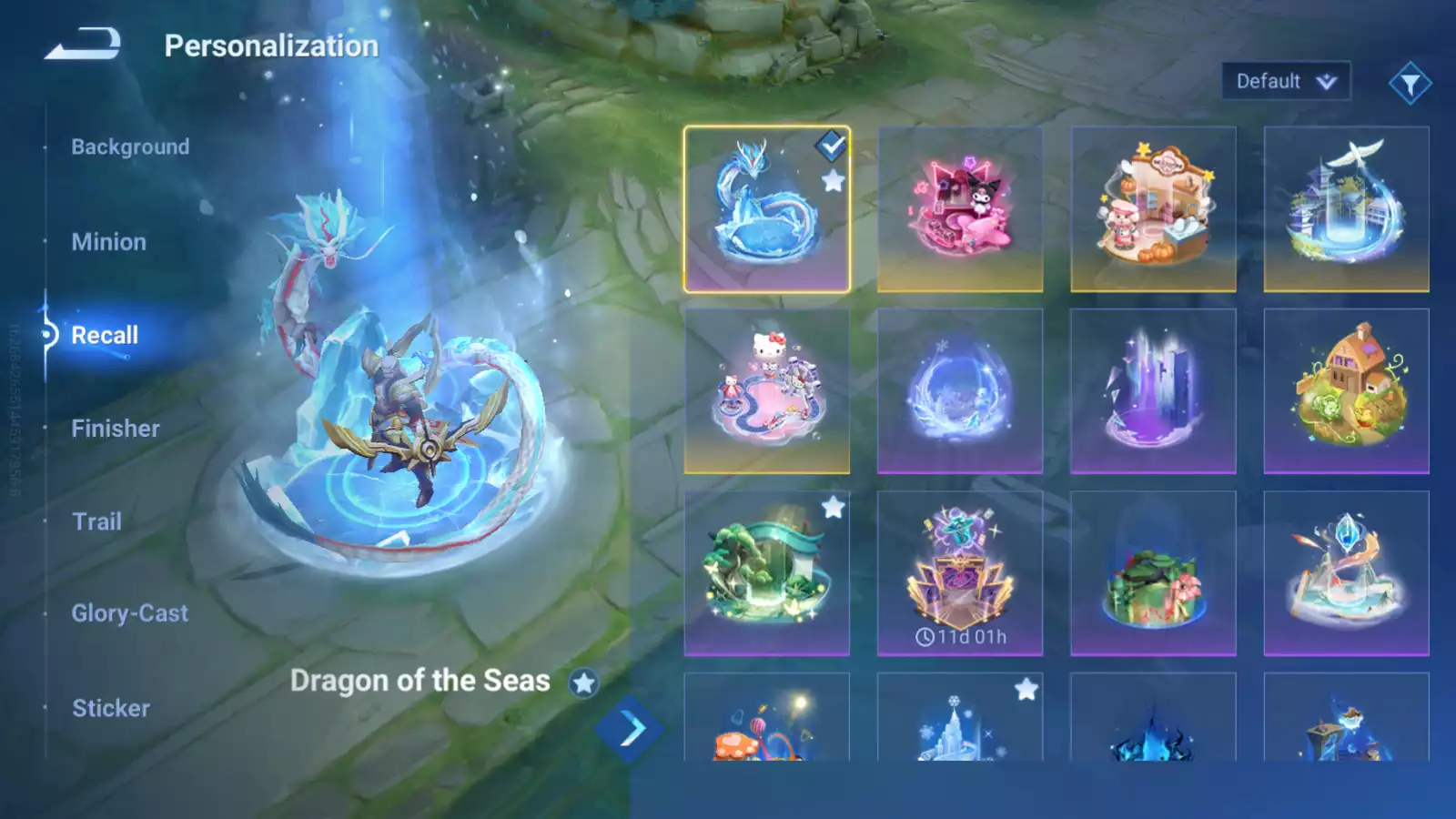Viewport: 1456px width, 819px height.
Task: Switch to the Minion tab
Action: click(109, 241)
